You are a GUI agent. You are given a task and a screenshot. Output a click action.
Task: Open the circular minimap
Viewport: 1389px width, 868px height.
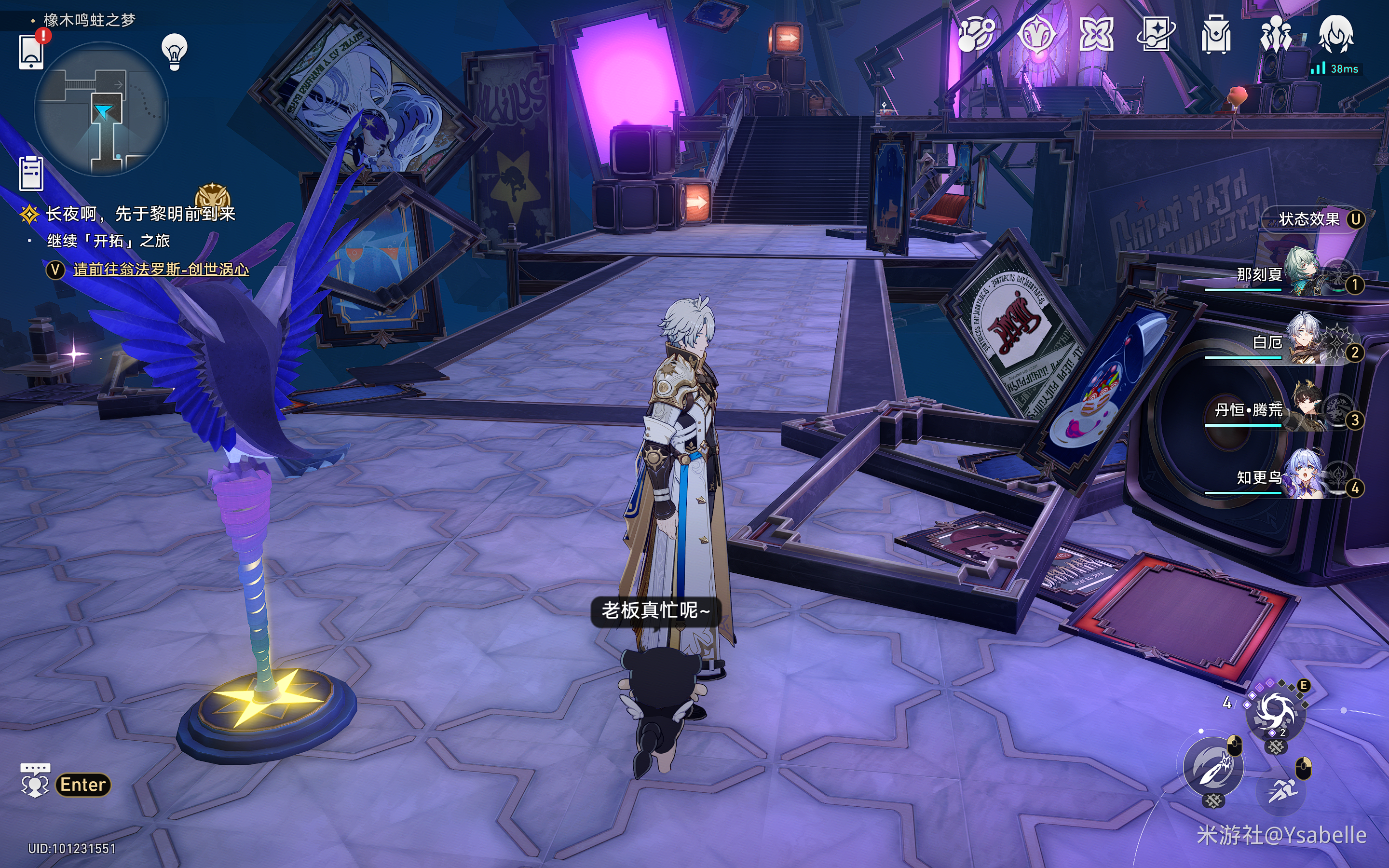point(102,109)
